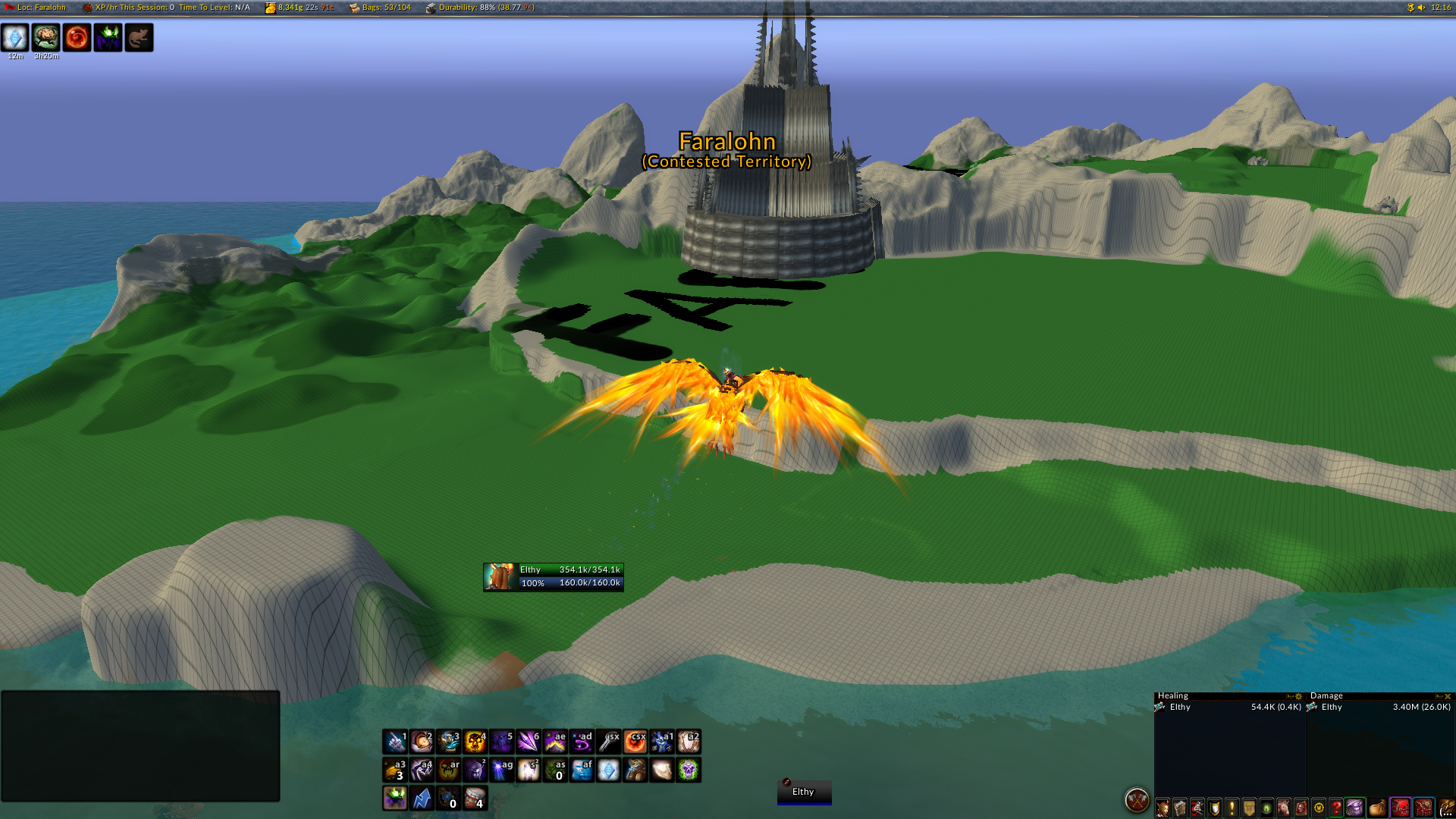The height and width of the screenshot is (819, 1456).
Task: Open the yellow exclamation quest log button
Action: click(x=1232, y=808)
